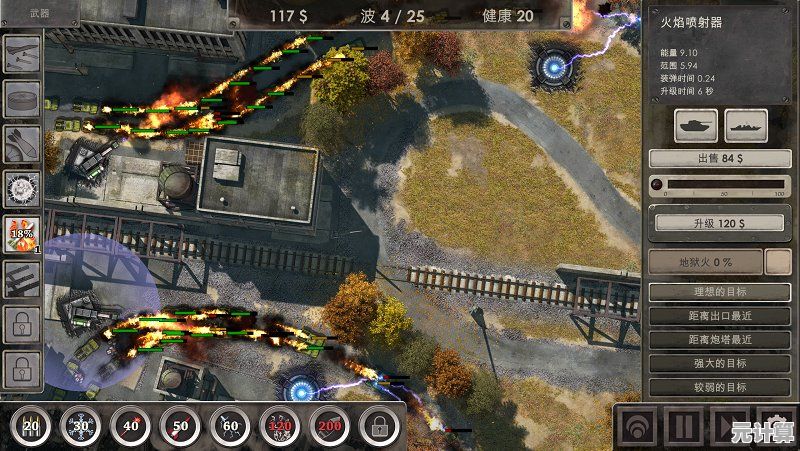This screenshot has width=800, height=451.
Task: Activate the 地狱火 0 % ability button
Action: point(703,262)
